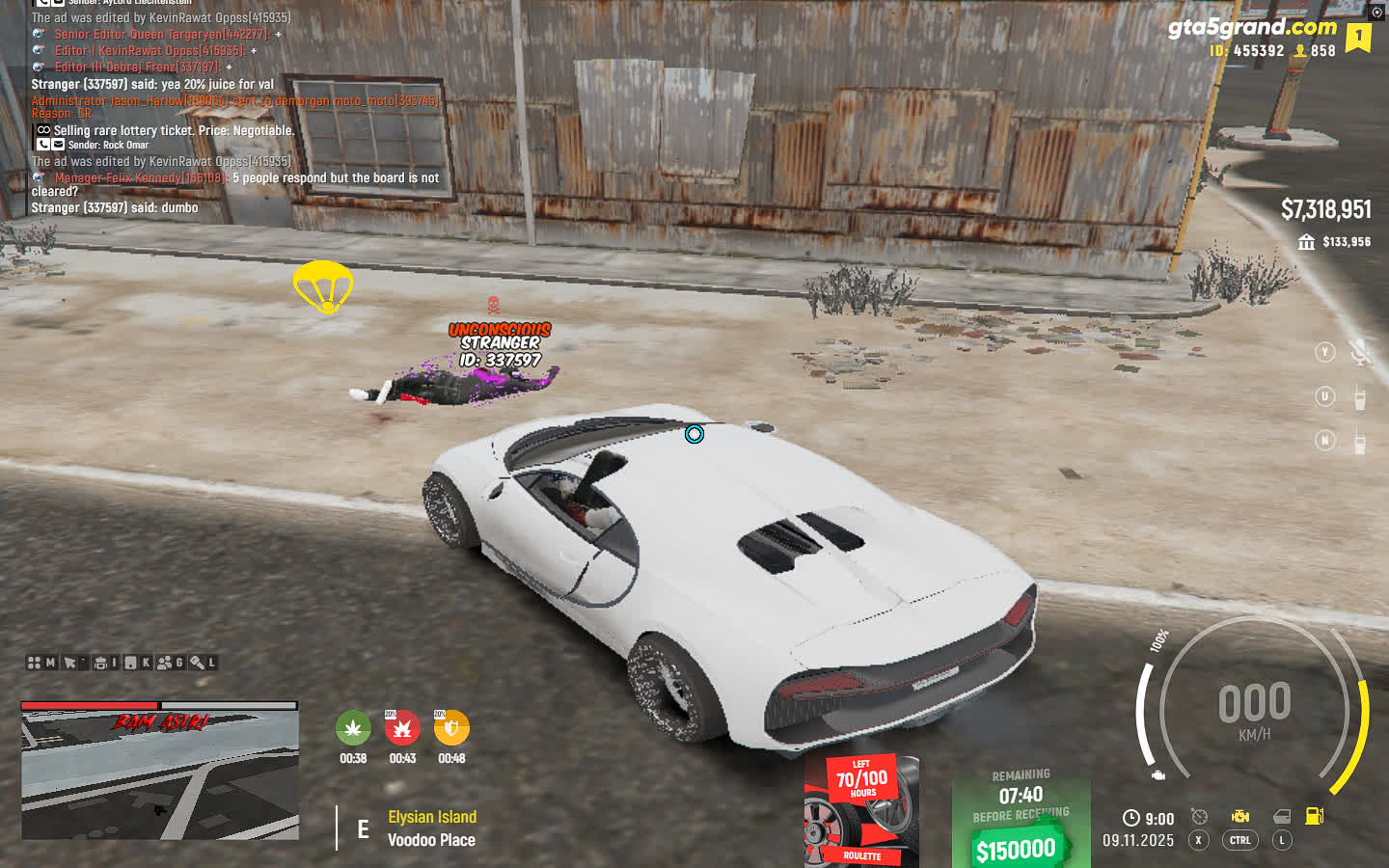
Task: Click the red explosion buff icon
Action: pos(402,728)
